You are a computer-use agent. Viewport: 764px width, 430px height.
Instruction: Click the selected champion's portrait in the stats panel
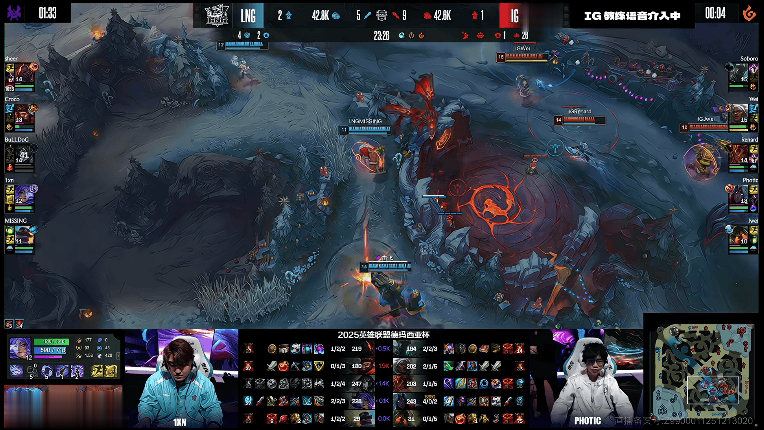click(20, 347)
